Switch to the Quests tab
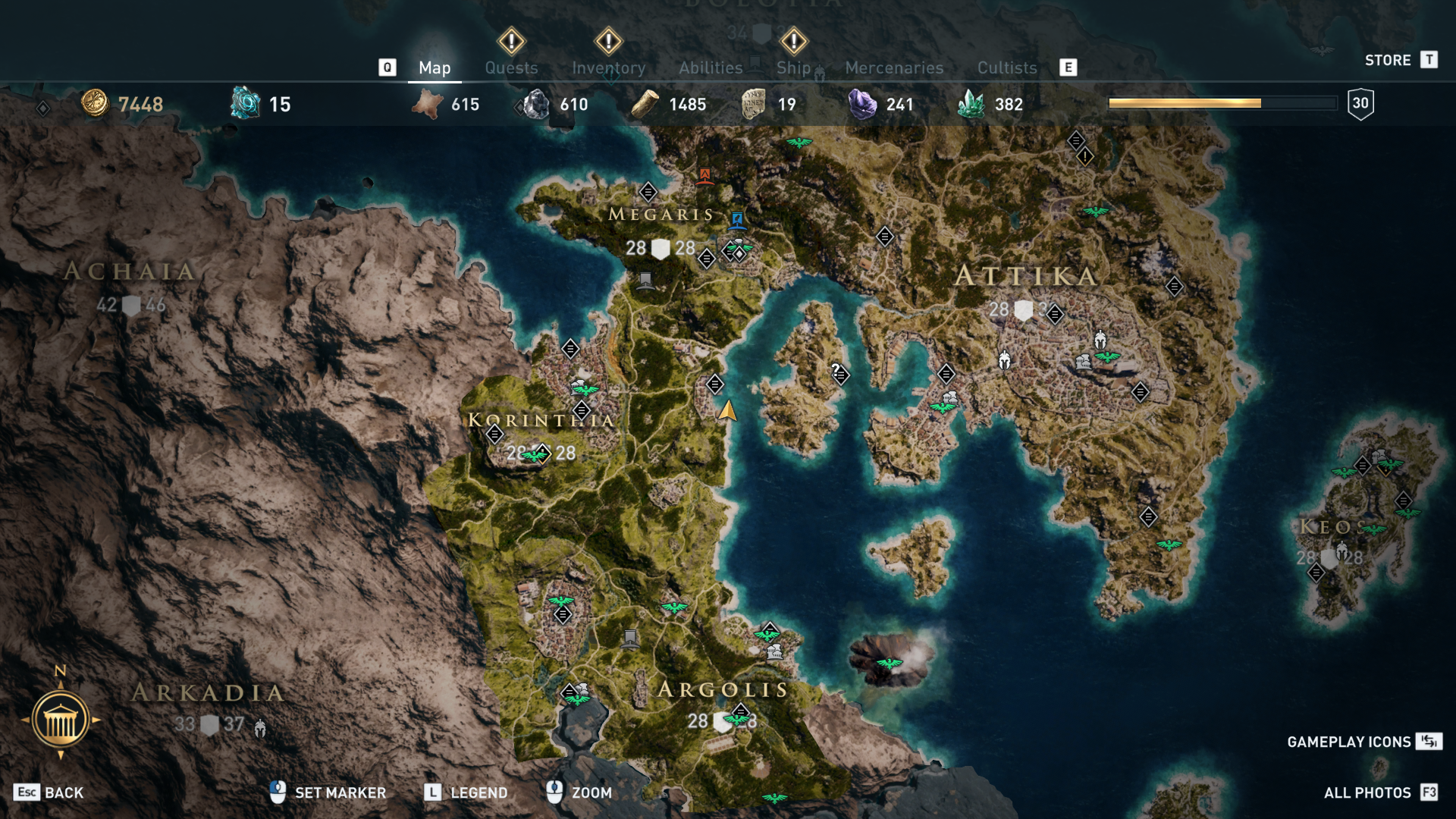 click(x=511, y=67)
